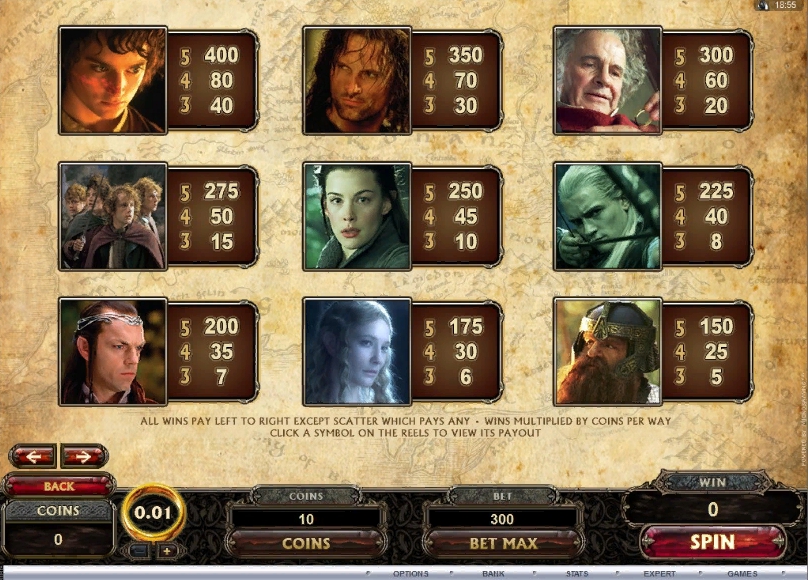
Task: Show the next paytable page
Action: click(84, 457)
